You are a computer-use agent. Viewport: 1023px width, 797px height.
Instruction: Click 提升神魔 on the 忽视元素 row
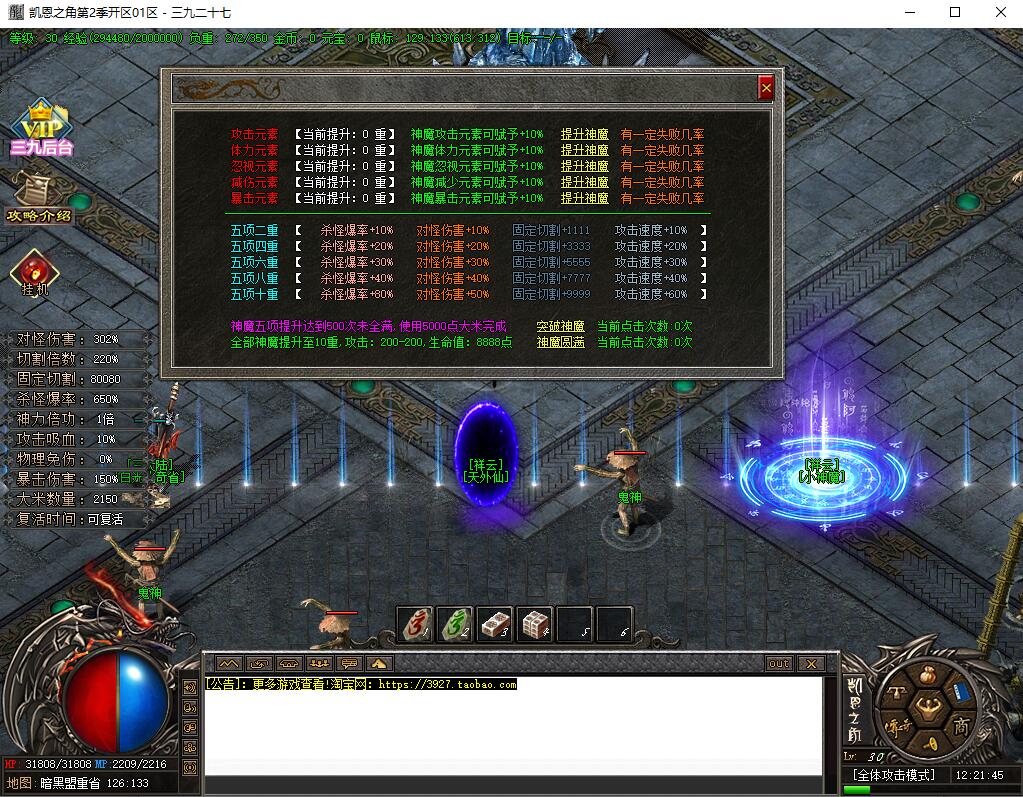[x=584, y=166]
